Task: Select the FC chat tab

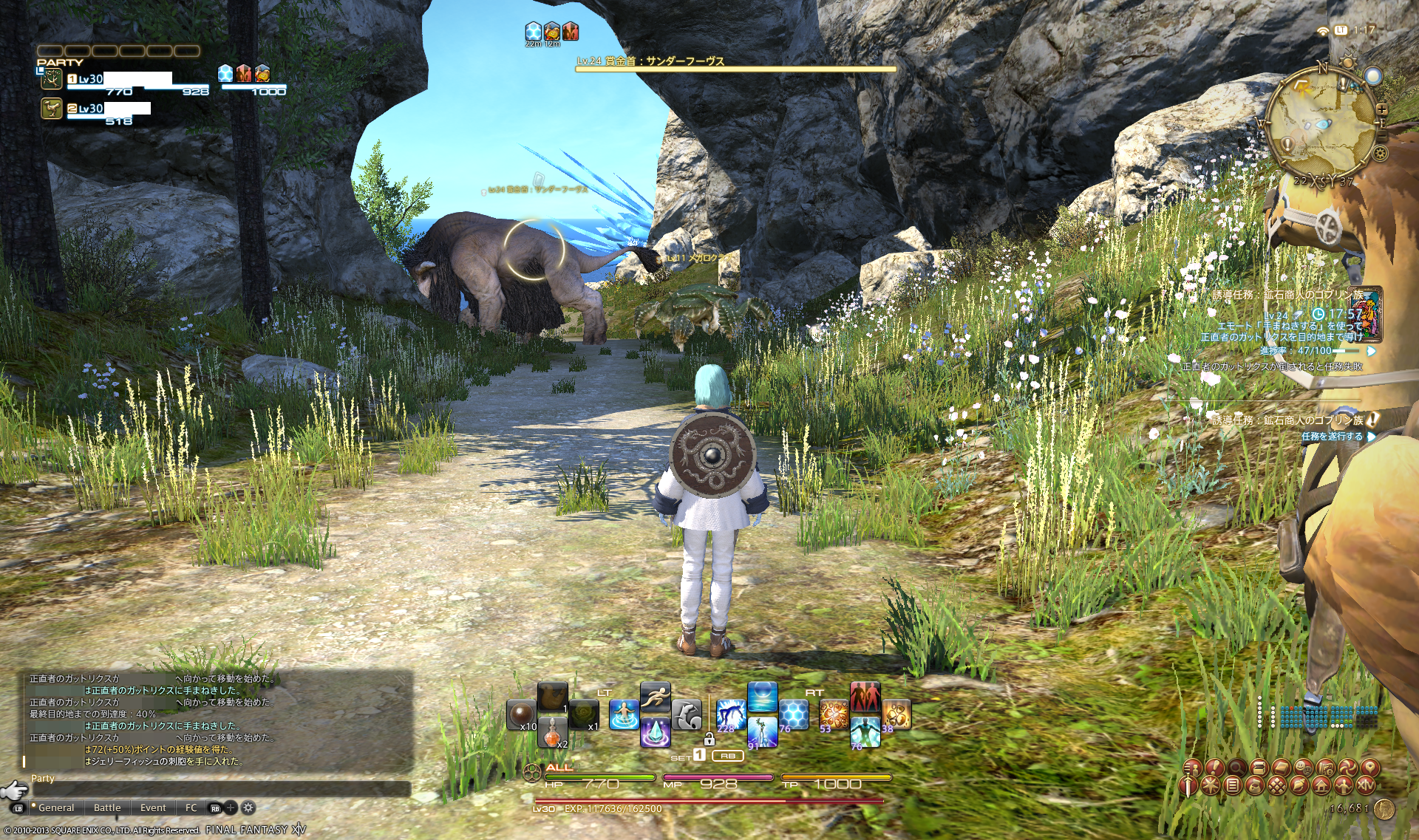Action: (x=191, y=808)
